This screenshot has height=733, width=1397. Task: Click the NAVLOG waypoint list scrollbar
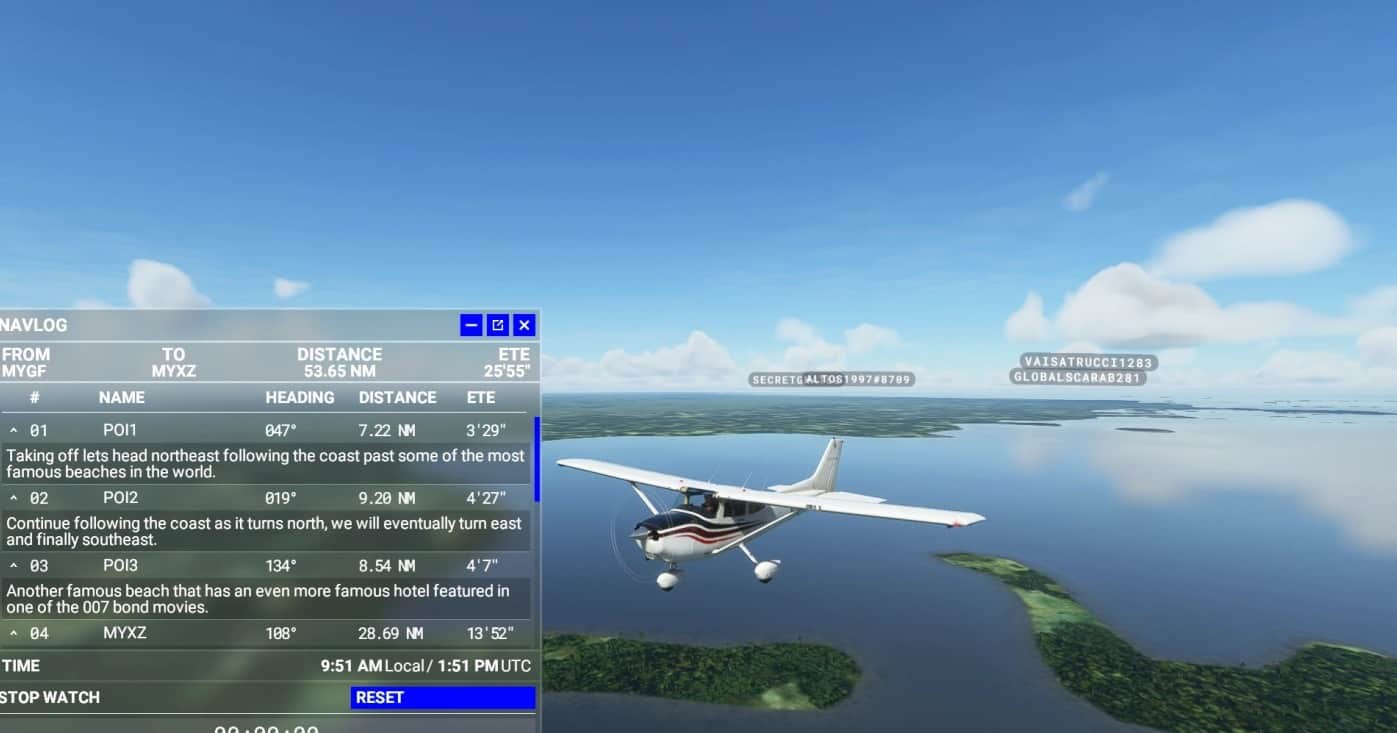tap(537, 460)
